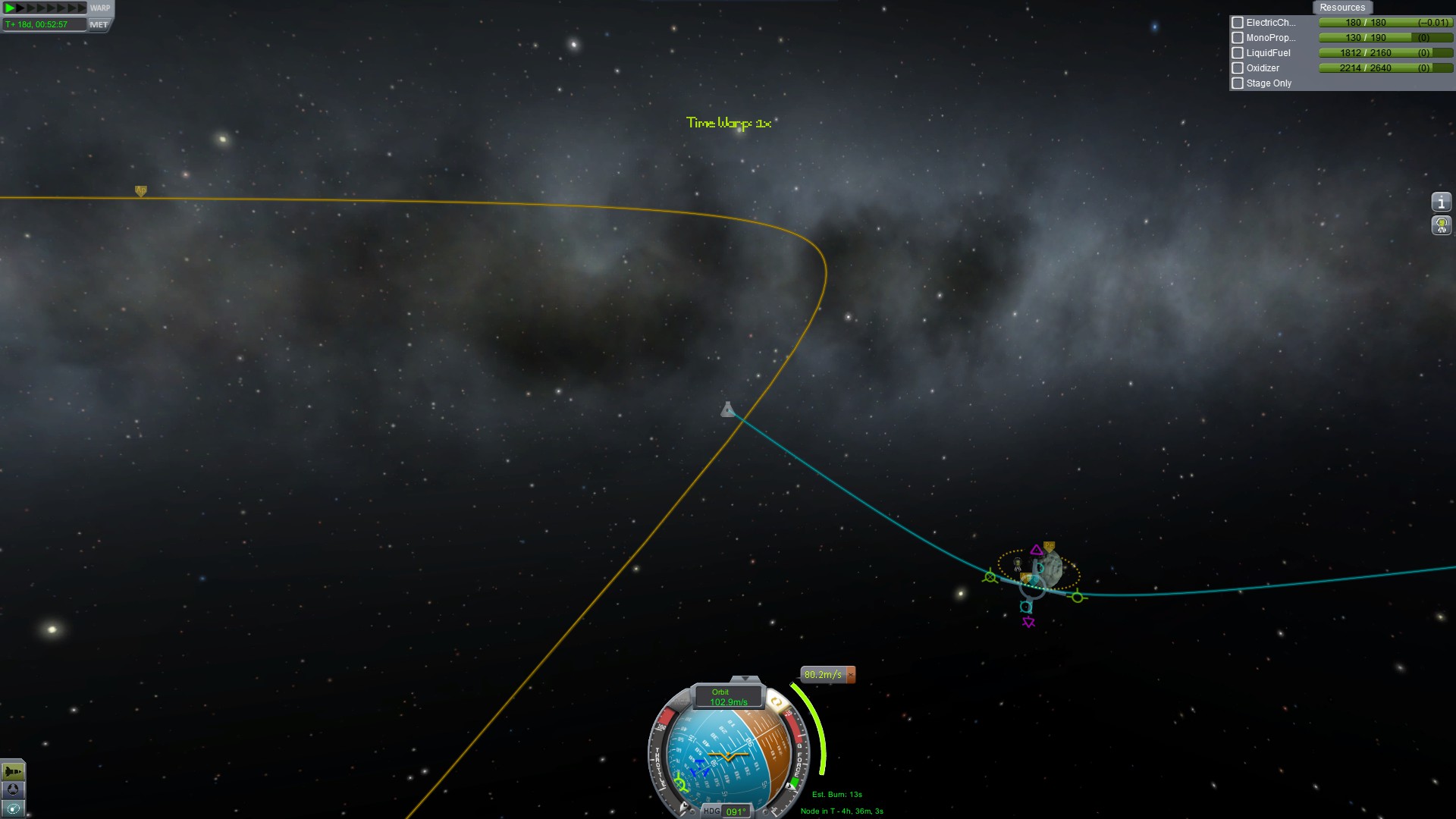Open the info panel button
This screenshot has width=1456, height=819.
click(x=1441, y=202)
